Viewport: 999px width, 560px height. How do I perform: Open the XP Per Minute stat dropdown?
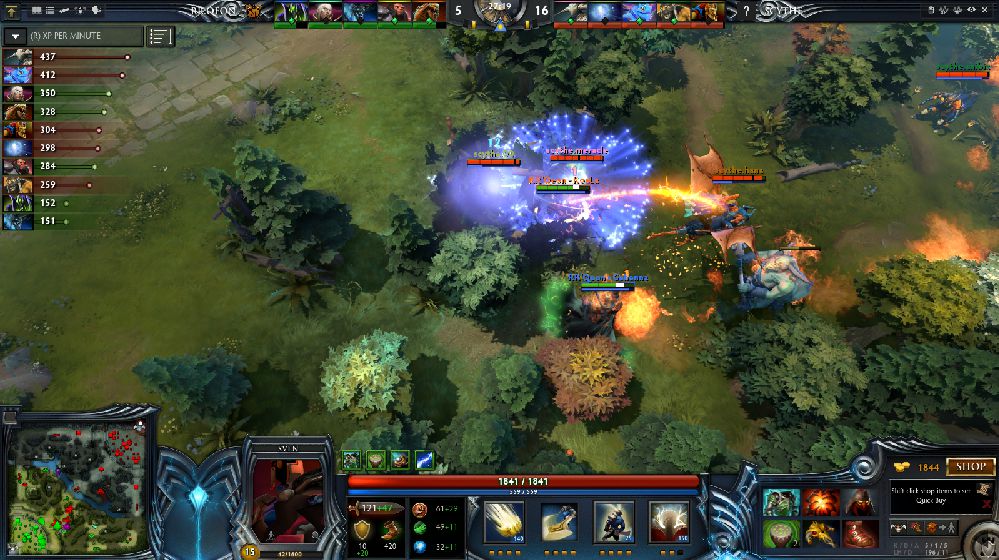16,36
